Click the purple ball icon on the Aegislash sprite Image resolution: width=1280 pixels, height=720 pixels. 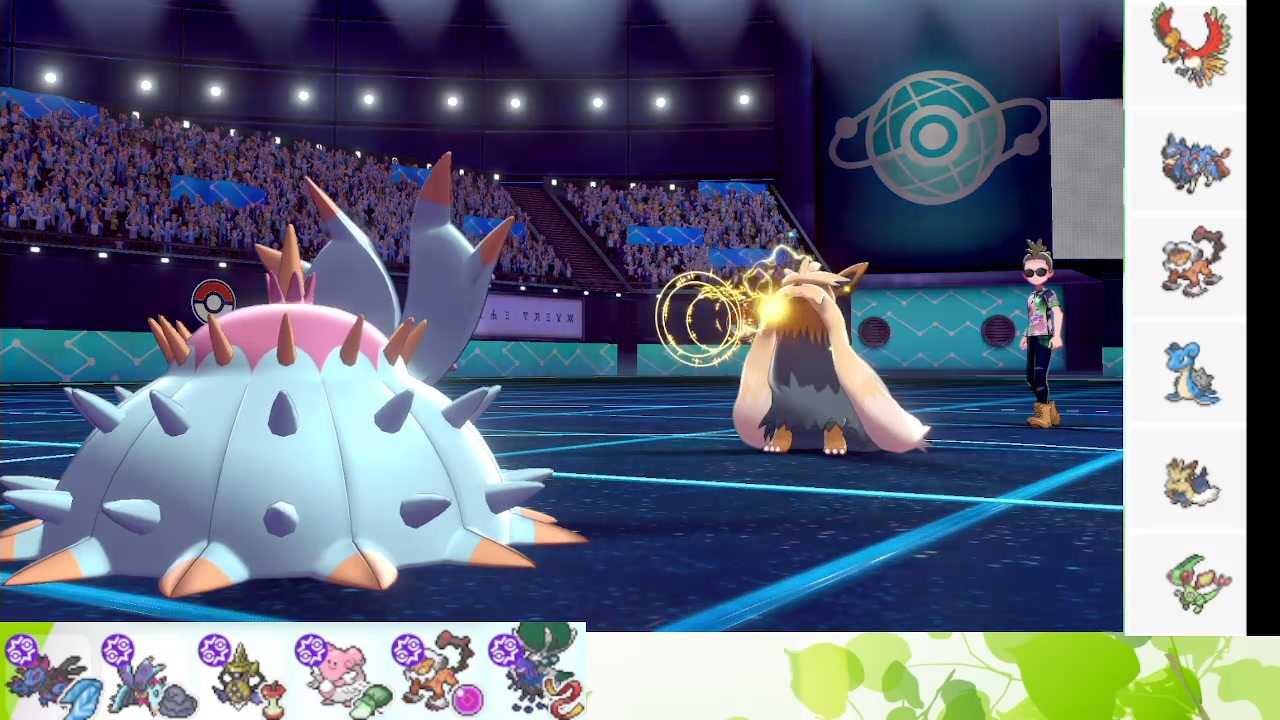click(x=215, y=652)
